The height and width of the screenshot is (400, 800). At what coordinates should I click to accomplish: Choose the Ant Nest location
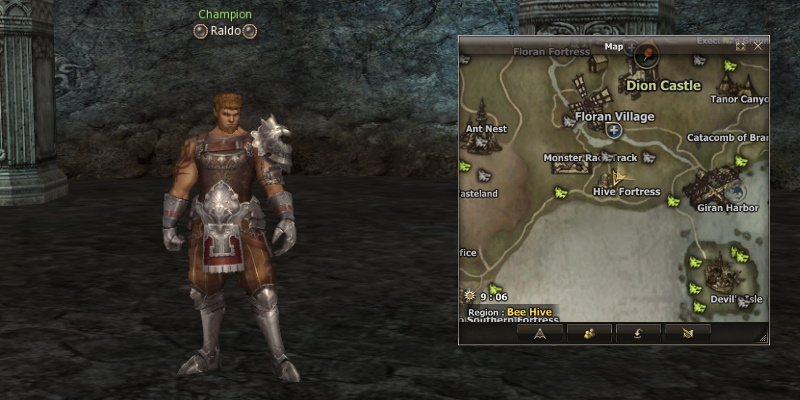point(486,128)
